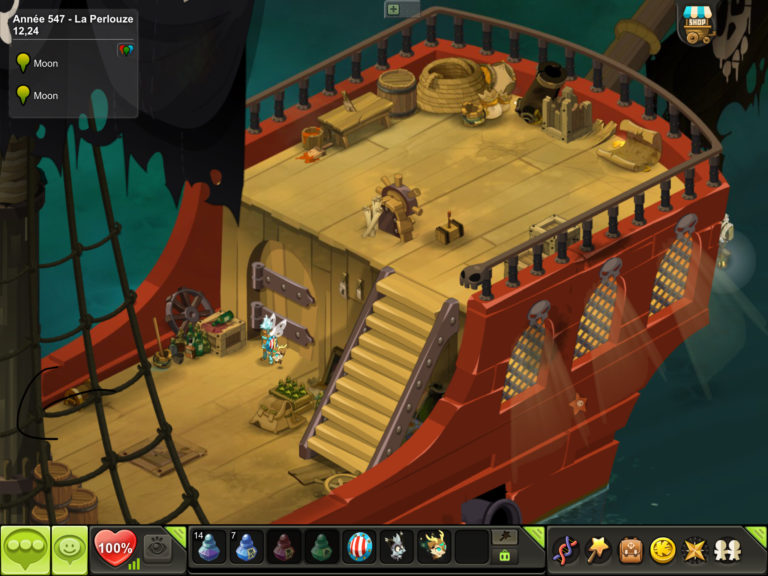The height and width of the screenshot is (576, 768).
Task: Open the two-figures friends icon
Action: point(726,549)
